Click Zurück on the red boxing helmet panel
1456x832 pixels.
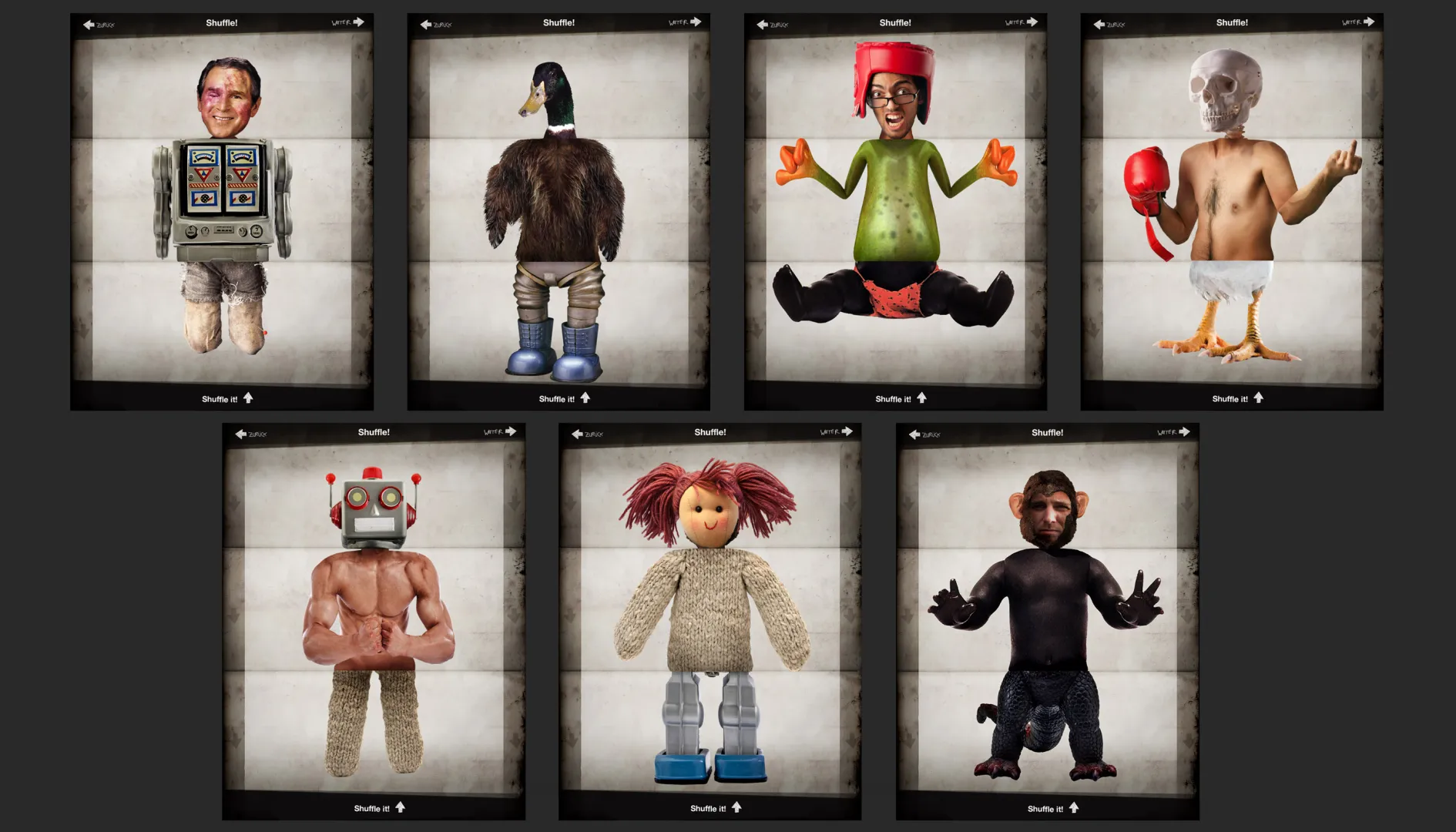point(772,25)
